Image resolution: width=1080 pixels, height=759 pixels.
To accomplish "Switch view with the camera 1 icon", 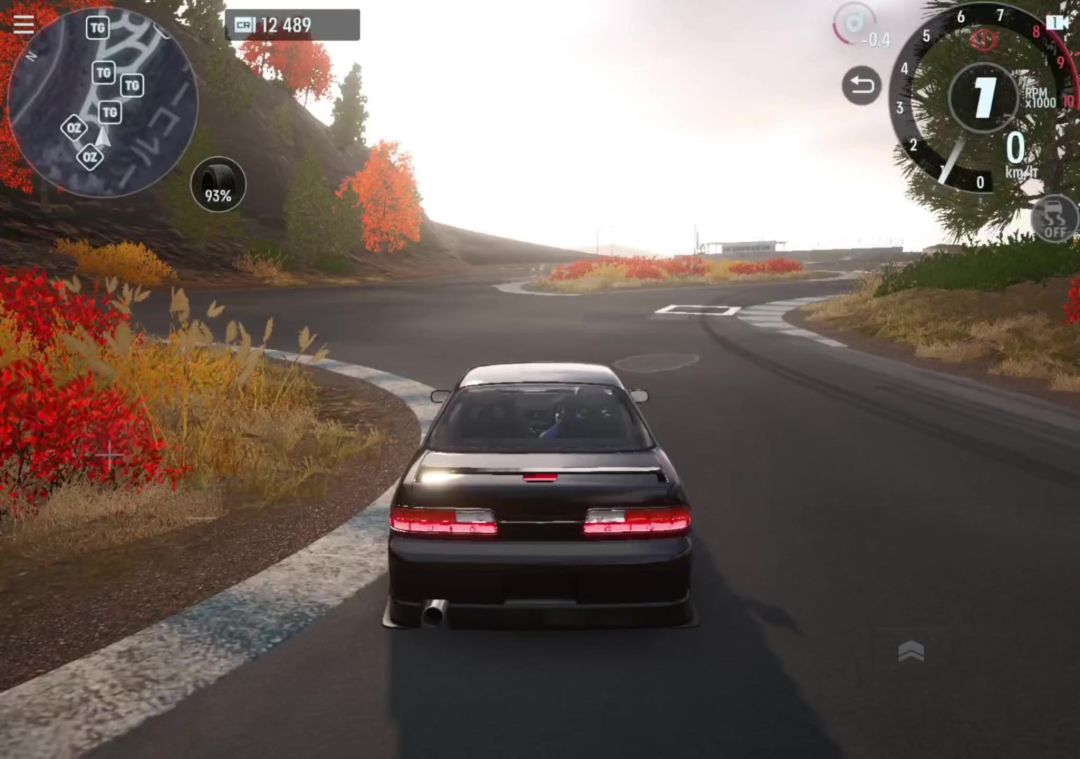I will tap(1057, 22).
